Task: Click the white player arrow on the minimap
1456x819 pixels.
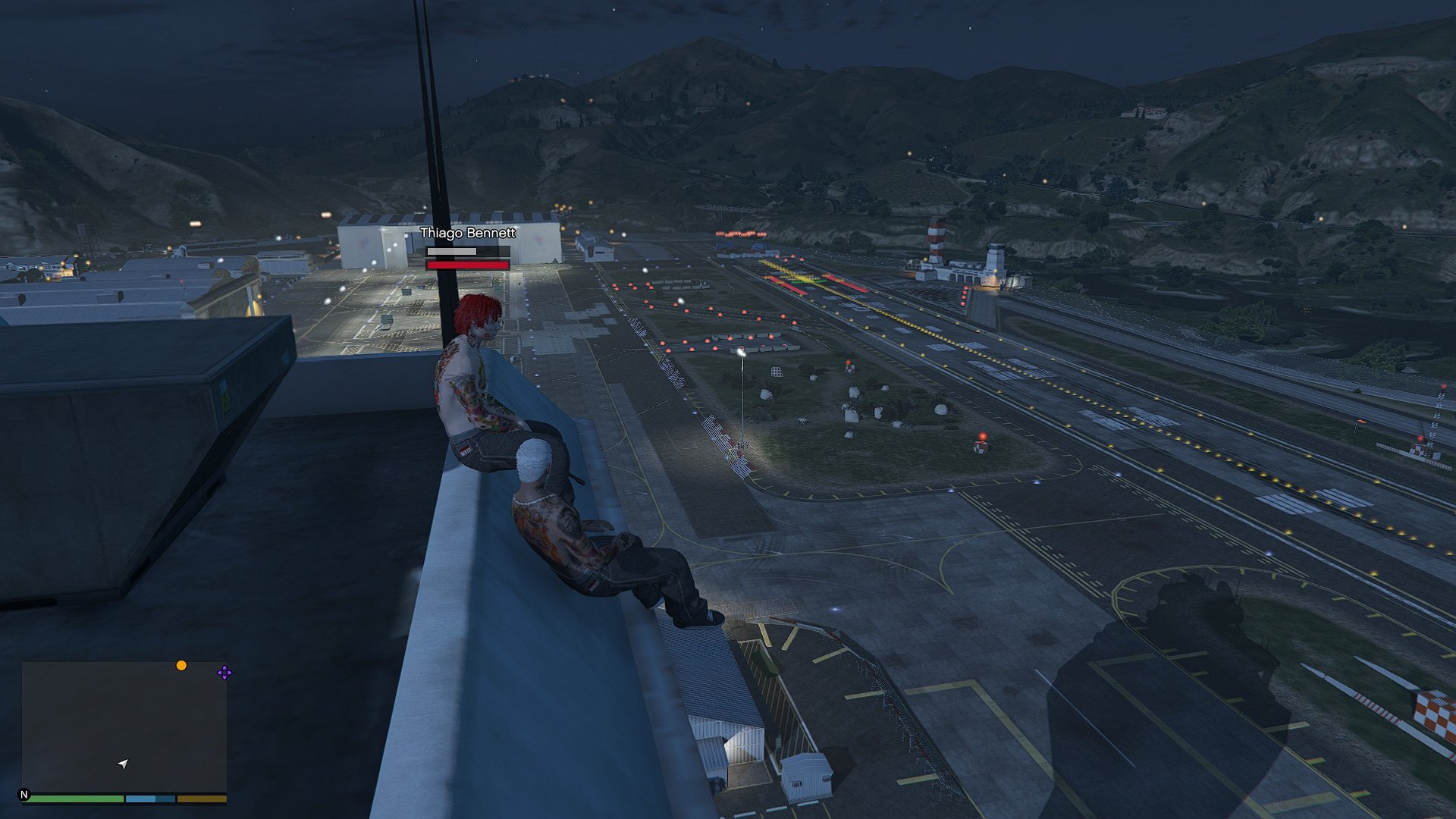Action: 123,764
